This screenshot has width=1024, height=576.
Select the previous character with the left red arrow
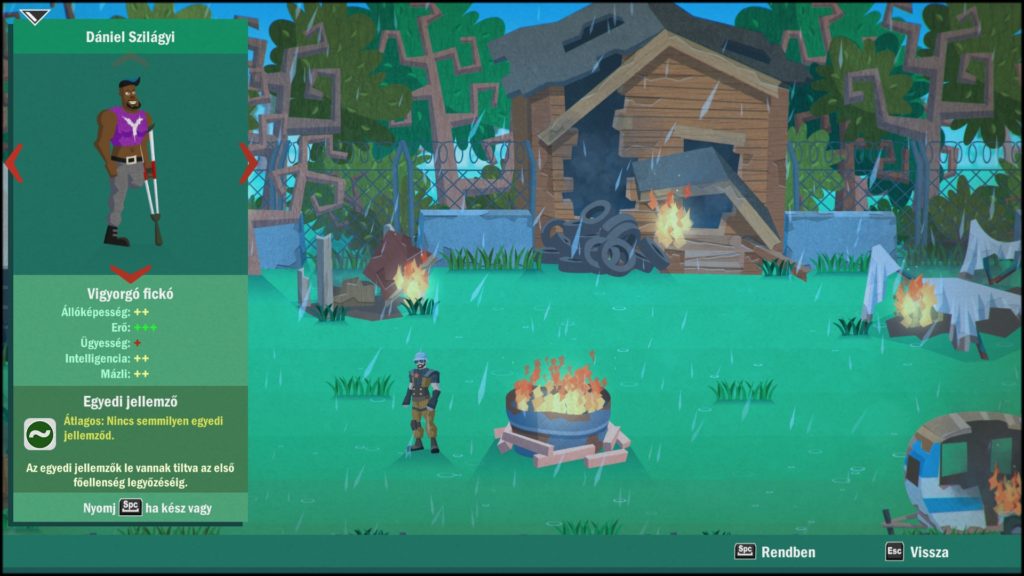[x=14, y=163]
